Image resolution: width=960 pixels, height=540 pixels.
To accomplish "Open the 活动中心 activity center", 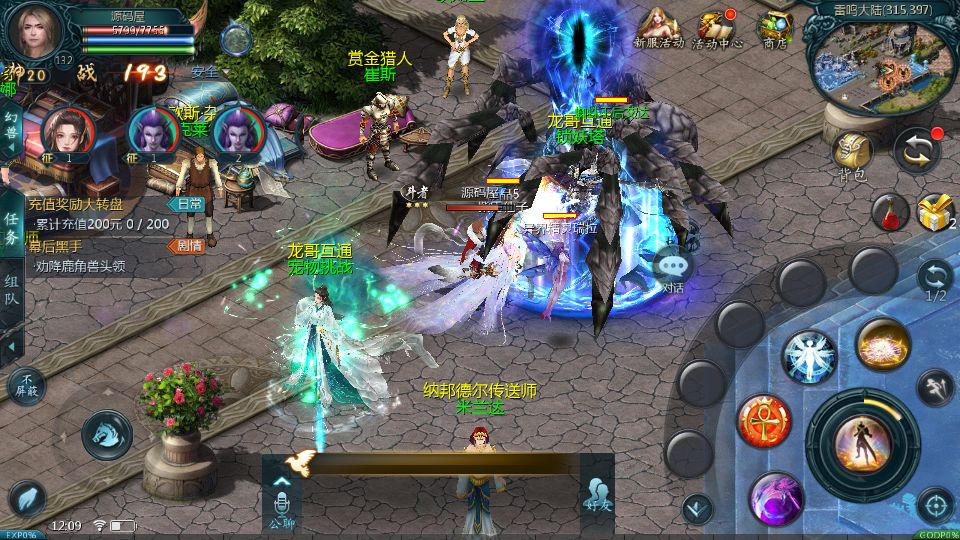I will [716, 28].
